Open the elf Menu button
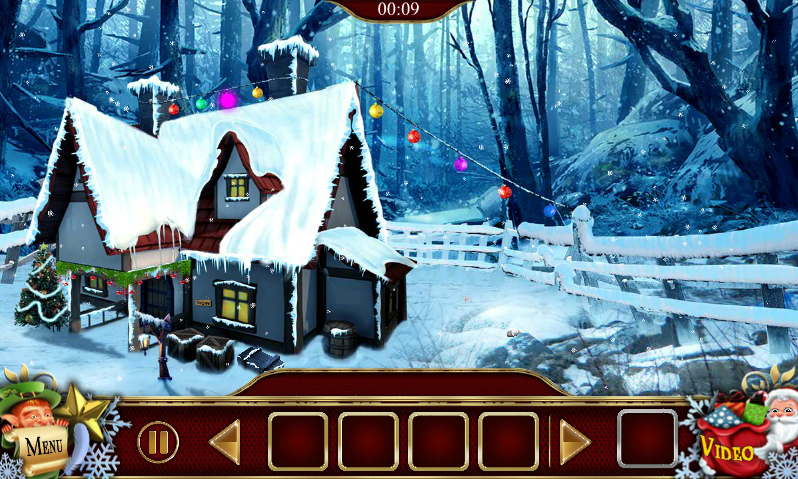This screenshot has height=479, width=798. [x=42, y=438]
